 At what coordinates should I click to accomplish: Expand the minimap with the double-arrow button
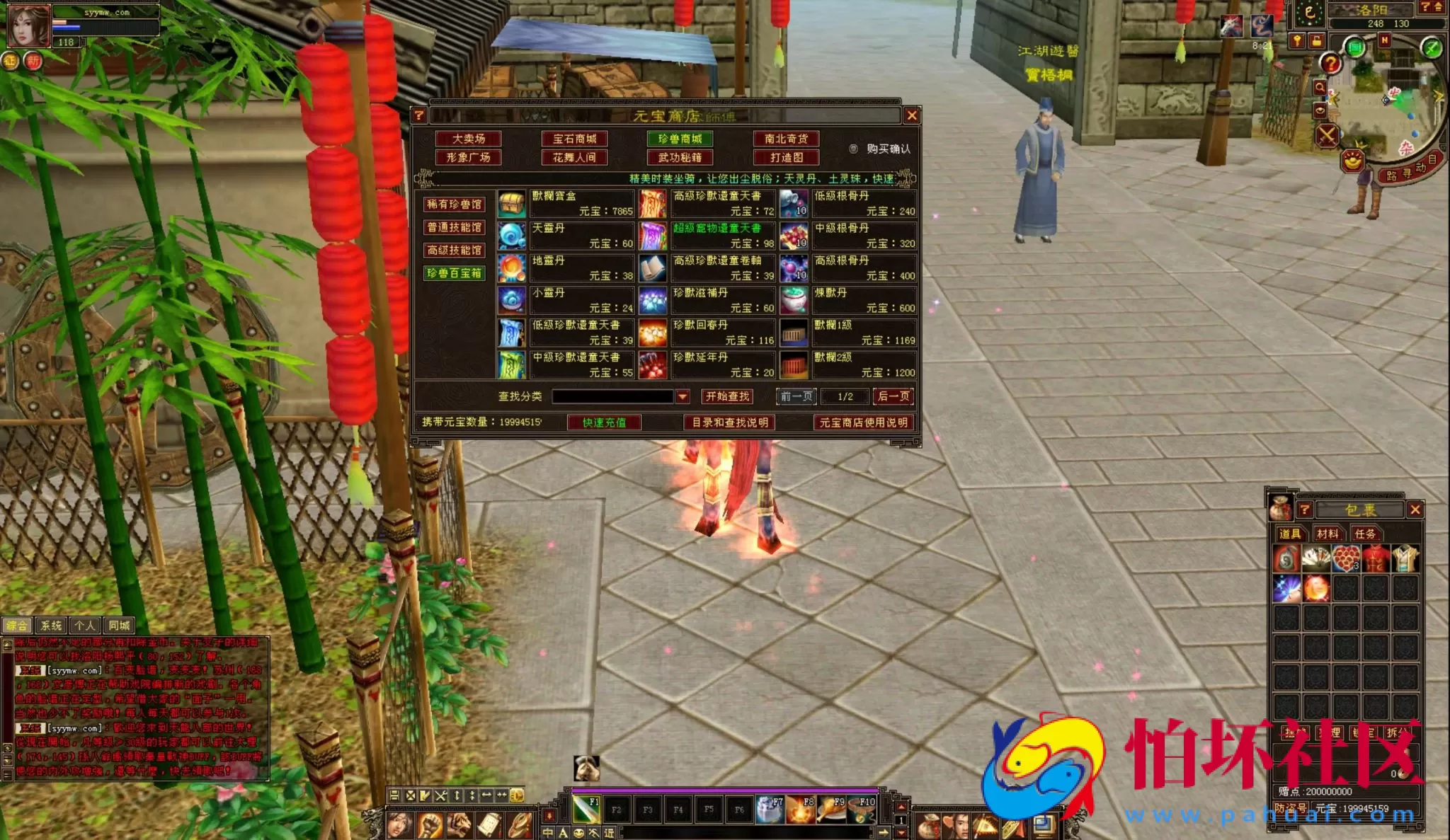point(1438,7)
